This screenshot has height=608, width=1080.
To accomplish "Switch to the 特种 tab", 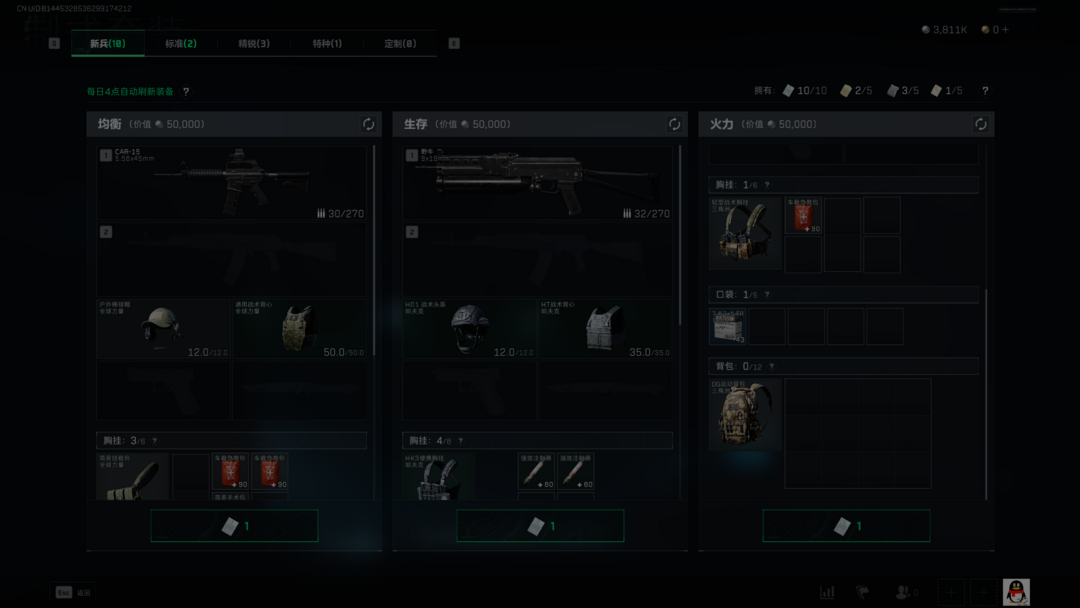I will click(x=327, y=44).
